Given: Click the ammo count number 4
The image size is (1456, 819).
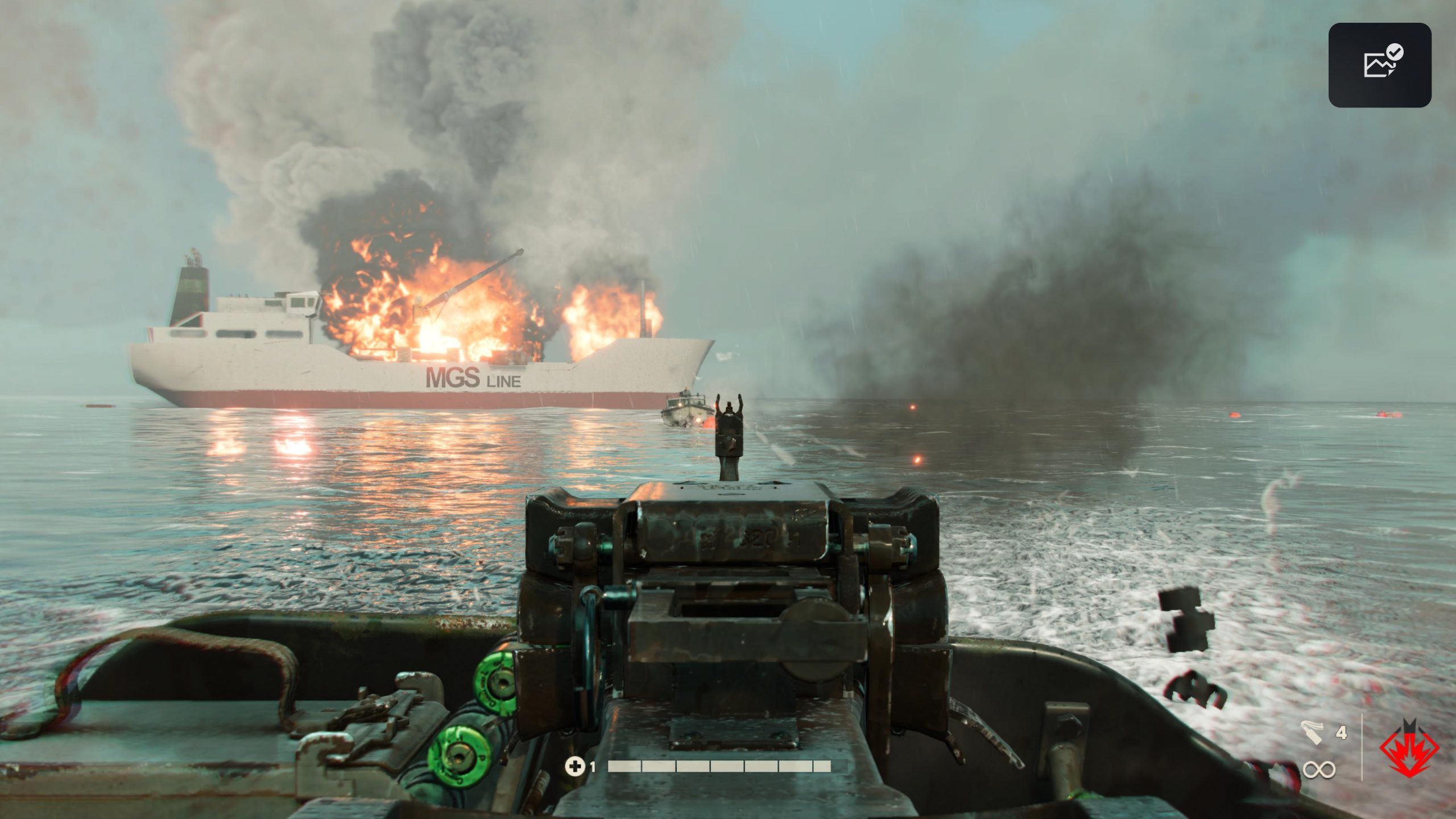Looking at the screenshot, I should pos(1342,732).
